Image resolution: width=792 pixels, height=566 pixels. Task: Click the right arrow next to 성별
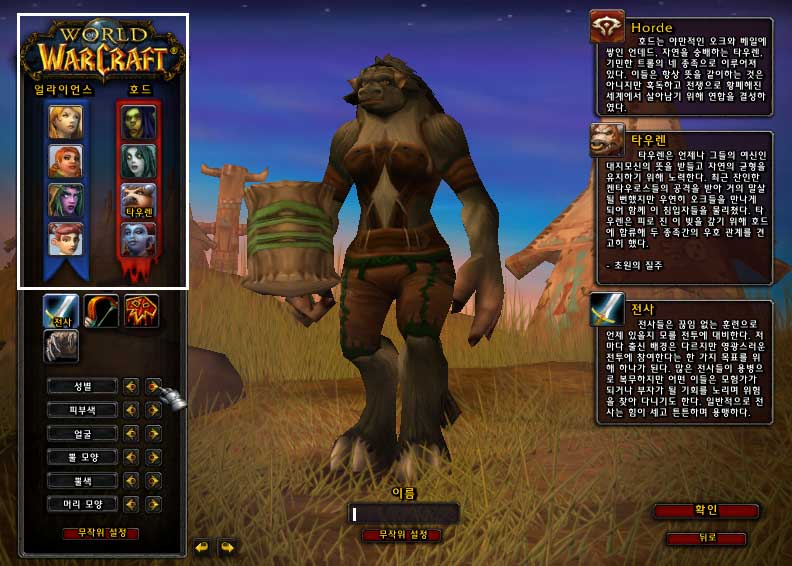(153, 385)
